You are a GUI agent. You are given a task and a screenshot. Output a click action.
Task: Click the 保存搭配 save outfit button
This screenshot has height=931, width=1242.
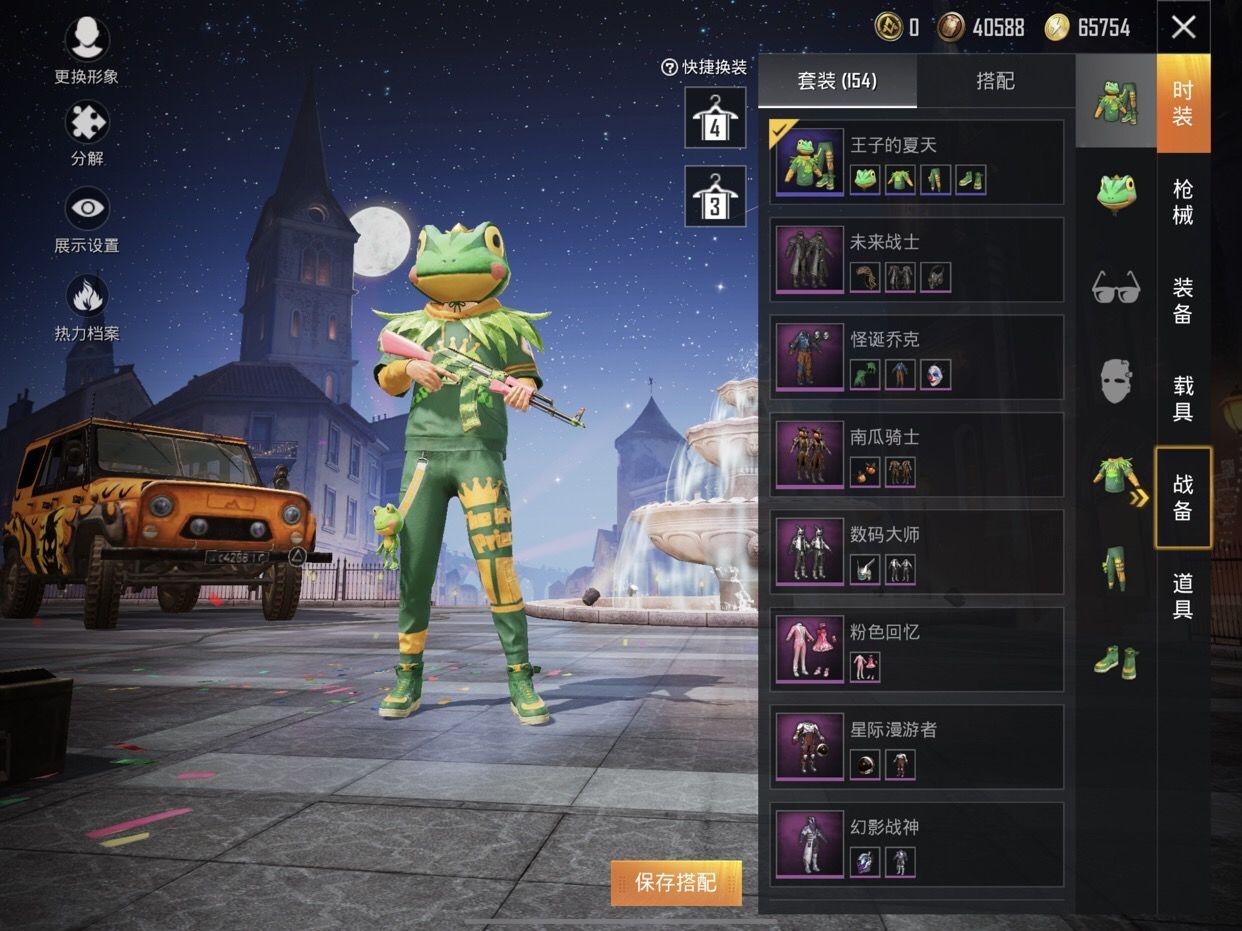[676, 882]
